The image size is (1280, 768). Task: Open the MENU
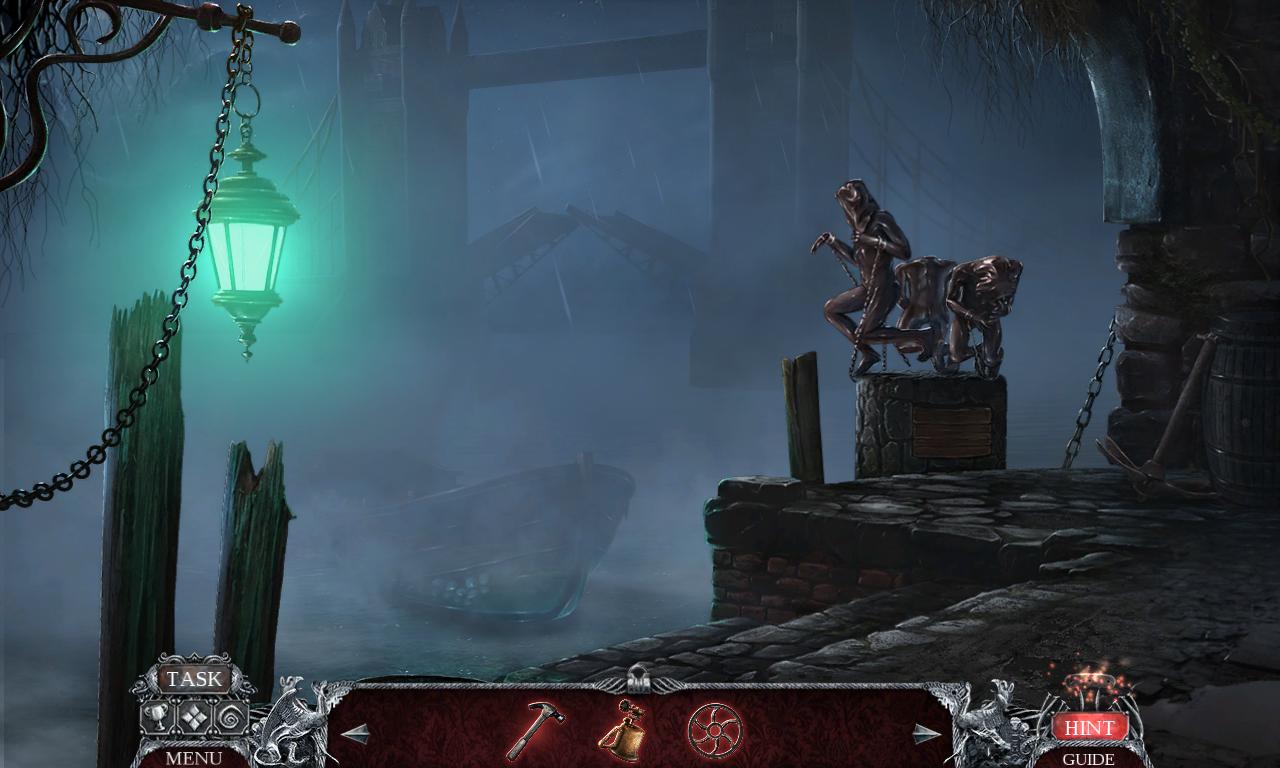tap(193, 757)
